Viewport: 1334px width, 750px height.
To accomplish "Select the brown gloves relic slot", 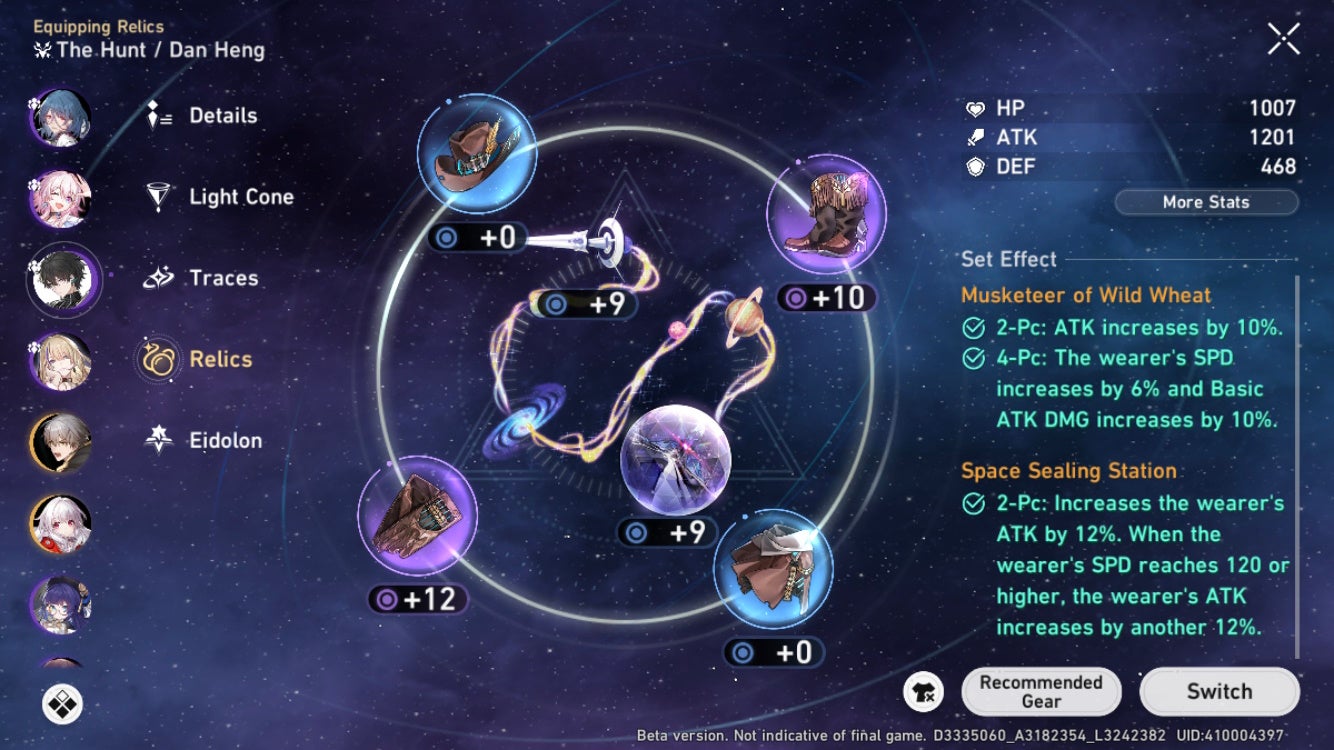I will 417,516.
